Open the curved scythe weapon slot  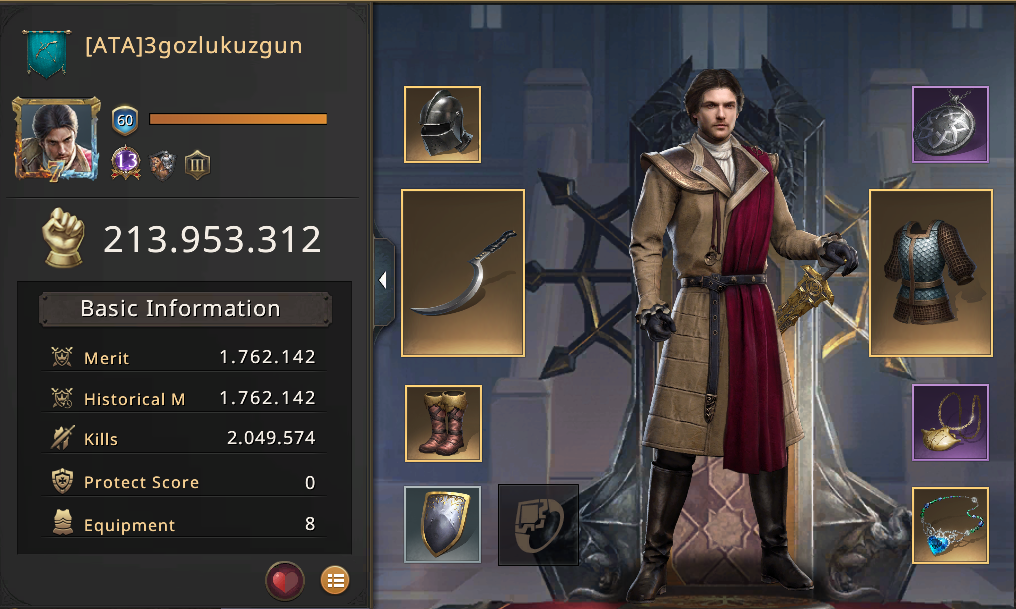pos(463,273)
